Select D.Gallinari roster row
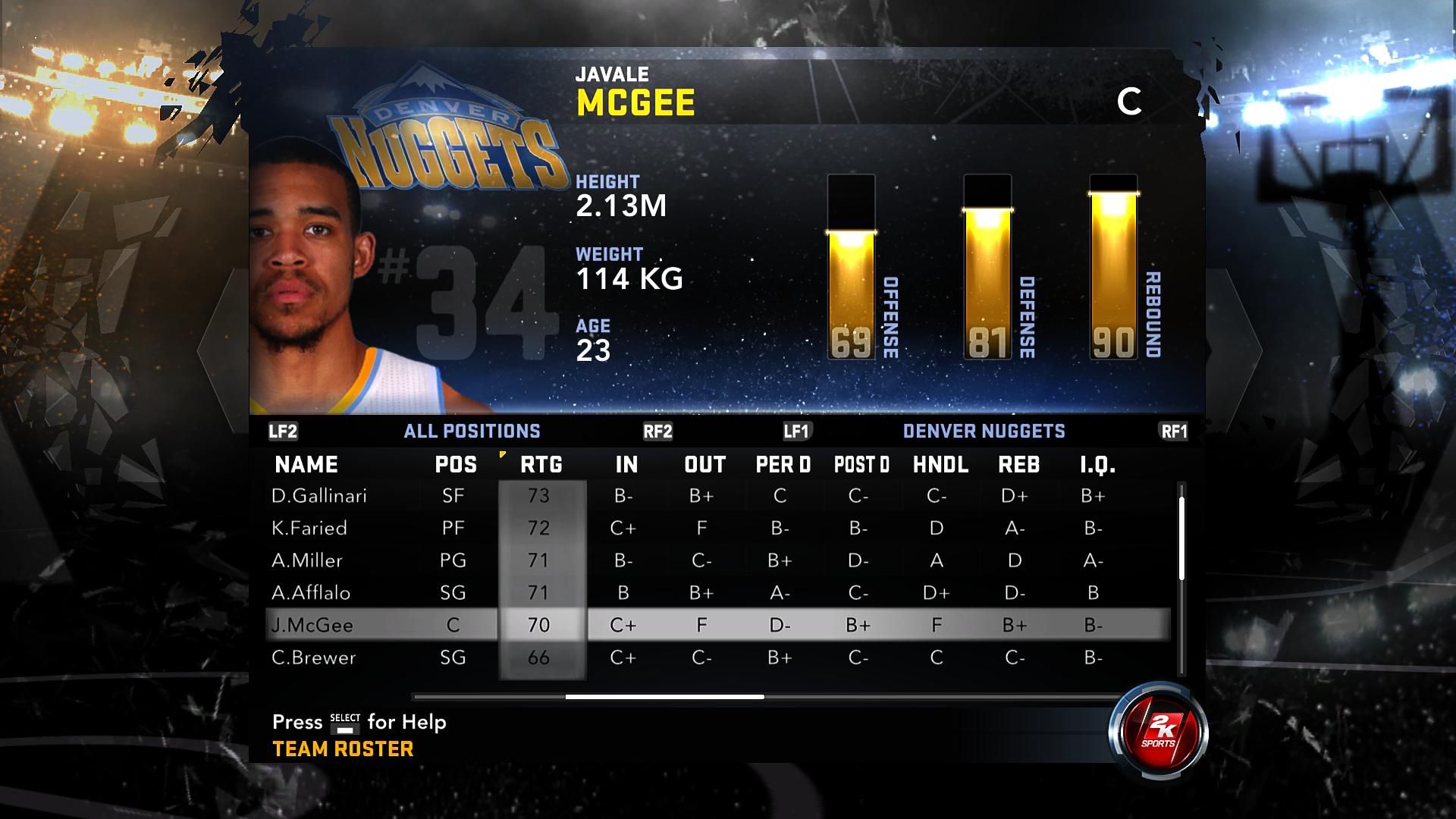 pos(319,496)
